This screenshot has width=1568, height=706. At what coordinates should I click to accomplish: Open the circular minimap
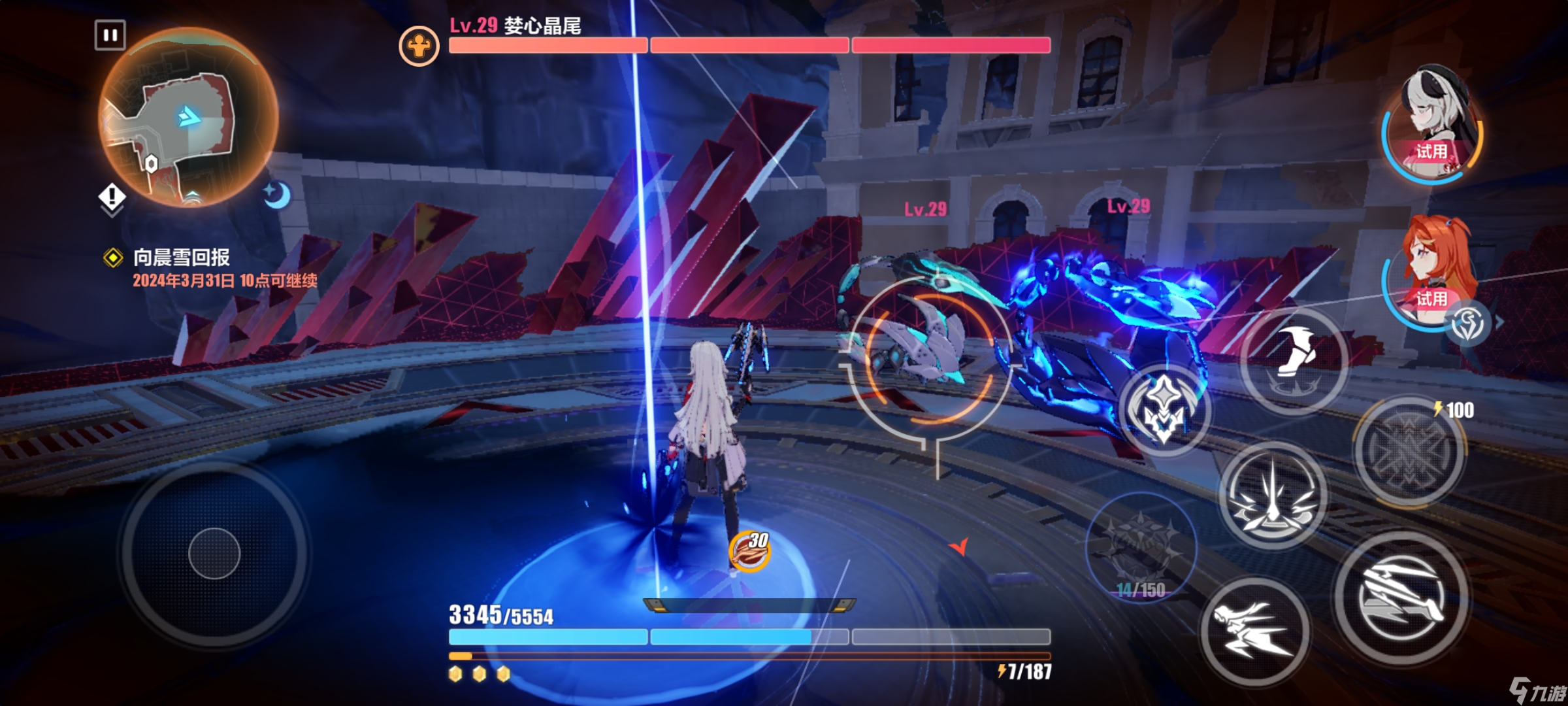[189, 118]
